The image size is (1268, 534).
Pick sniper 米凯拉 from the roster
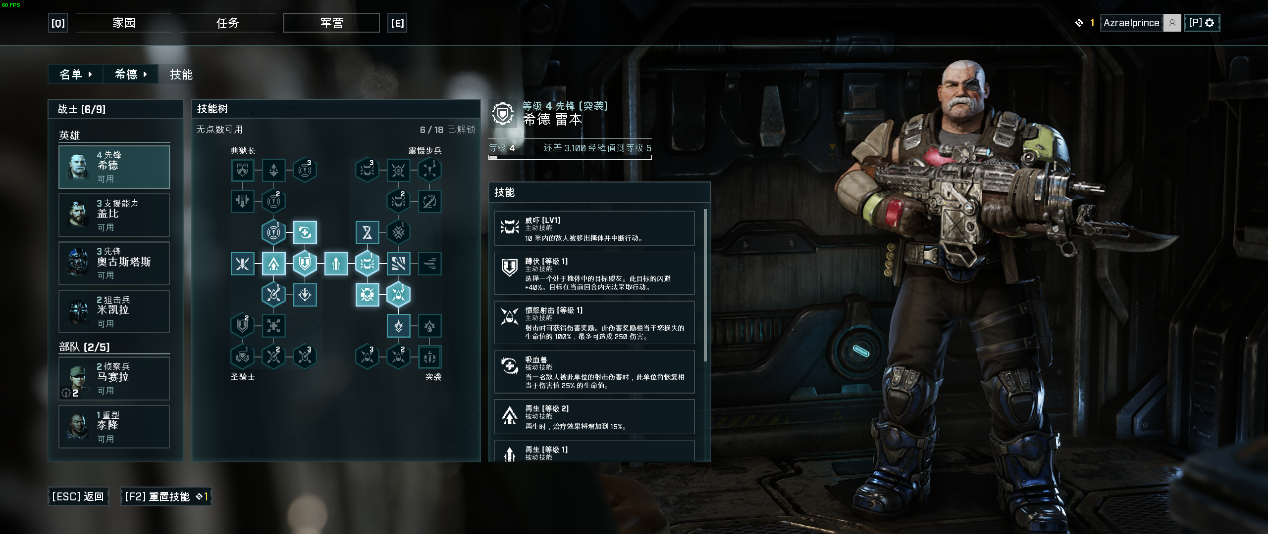tap(114, 311)
